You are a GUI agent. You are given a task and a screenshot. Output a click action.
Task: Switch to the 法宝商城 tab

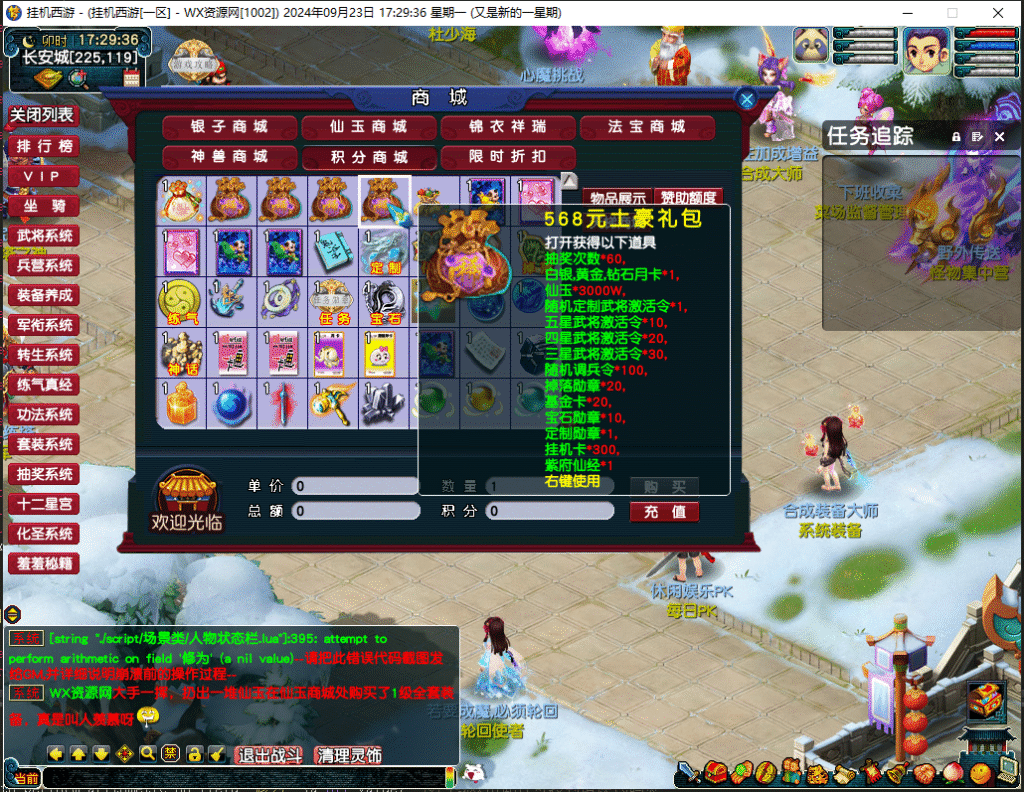coord(647,127)
